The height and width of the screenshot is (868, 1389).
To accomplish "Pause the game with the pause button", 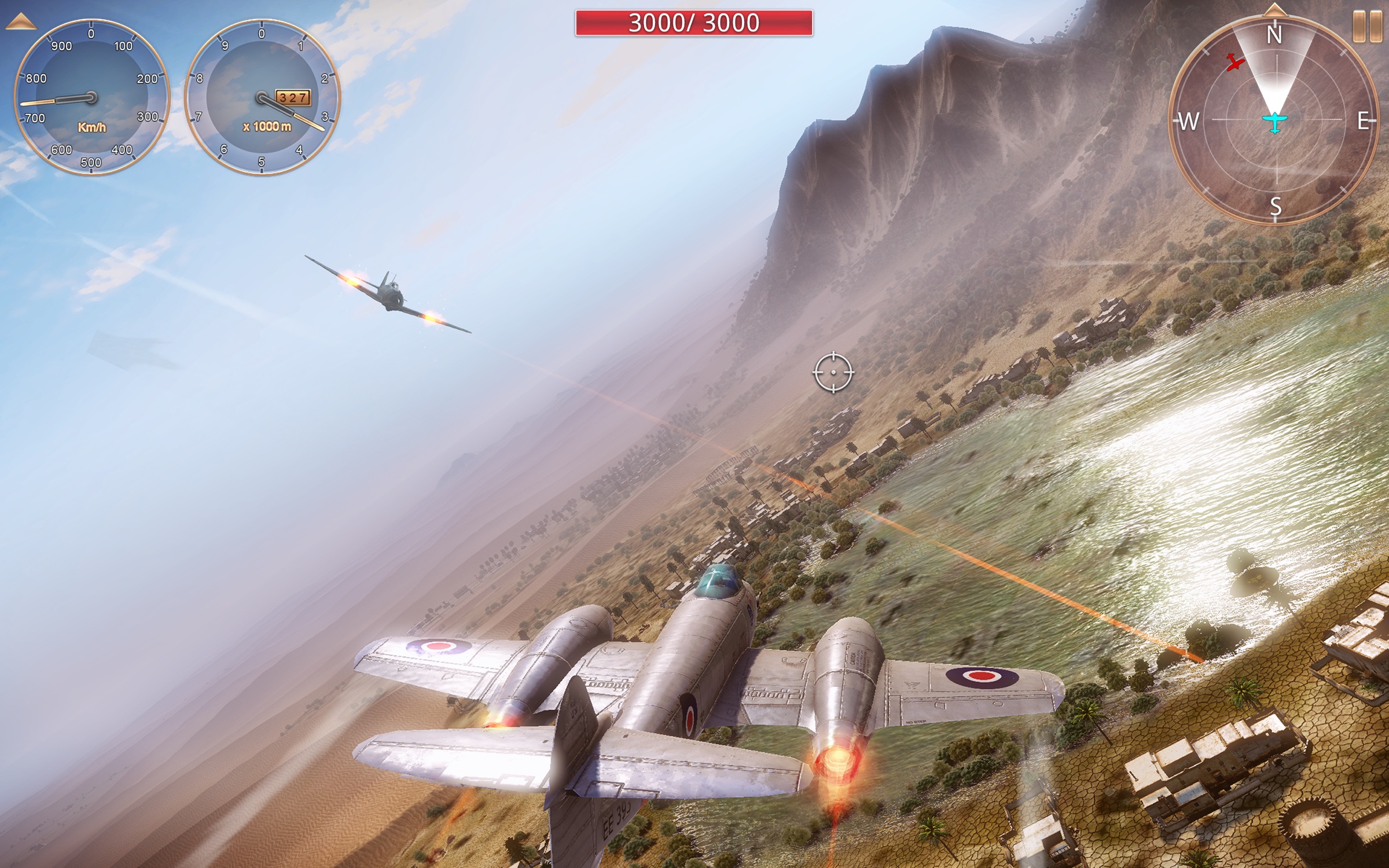I will [1367, 26].
